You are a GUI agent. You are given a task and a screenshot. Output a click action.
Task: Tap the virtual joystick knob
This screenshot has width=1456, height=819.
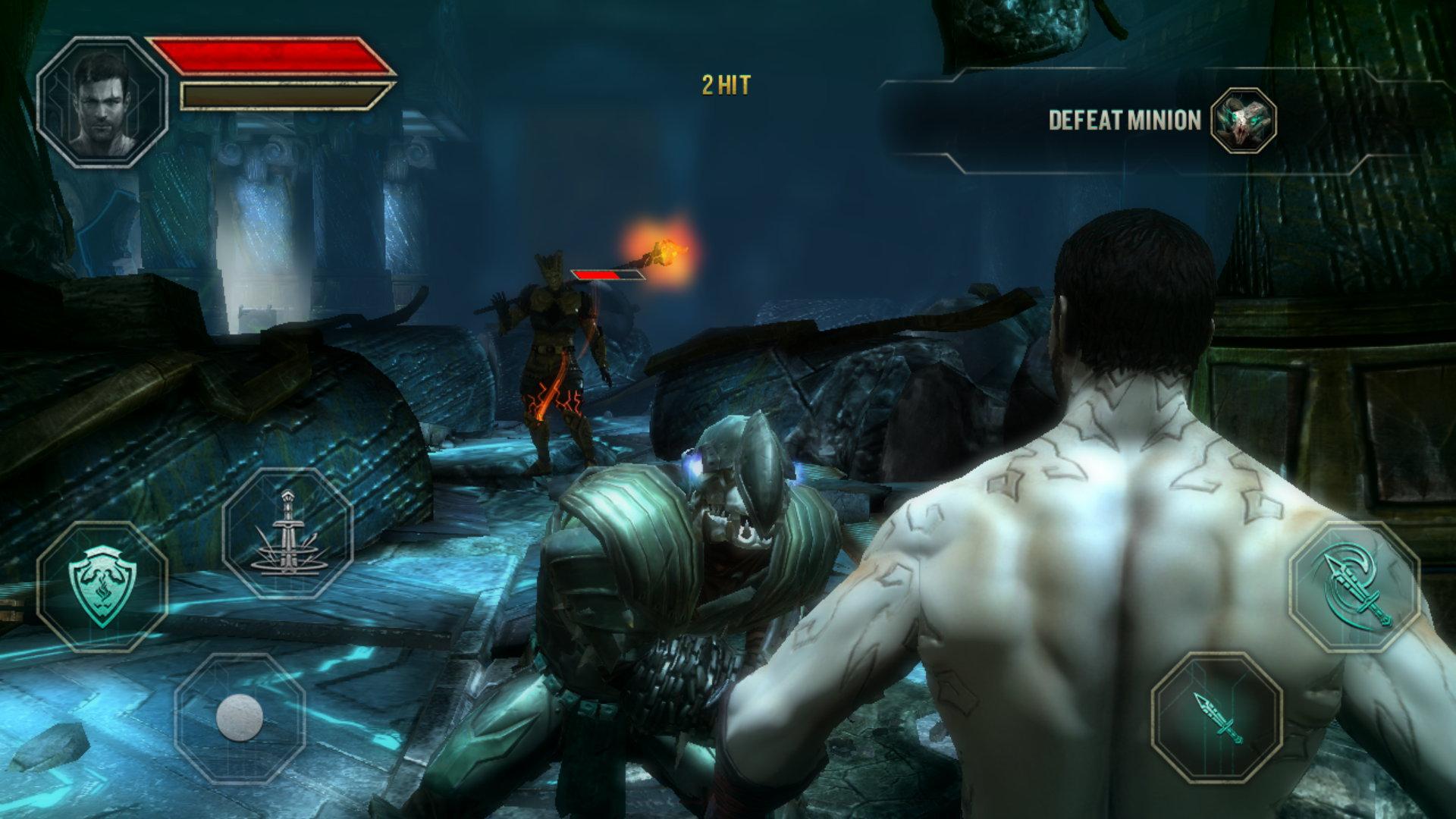click(240, 717)
